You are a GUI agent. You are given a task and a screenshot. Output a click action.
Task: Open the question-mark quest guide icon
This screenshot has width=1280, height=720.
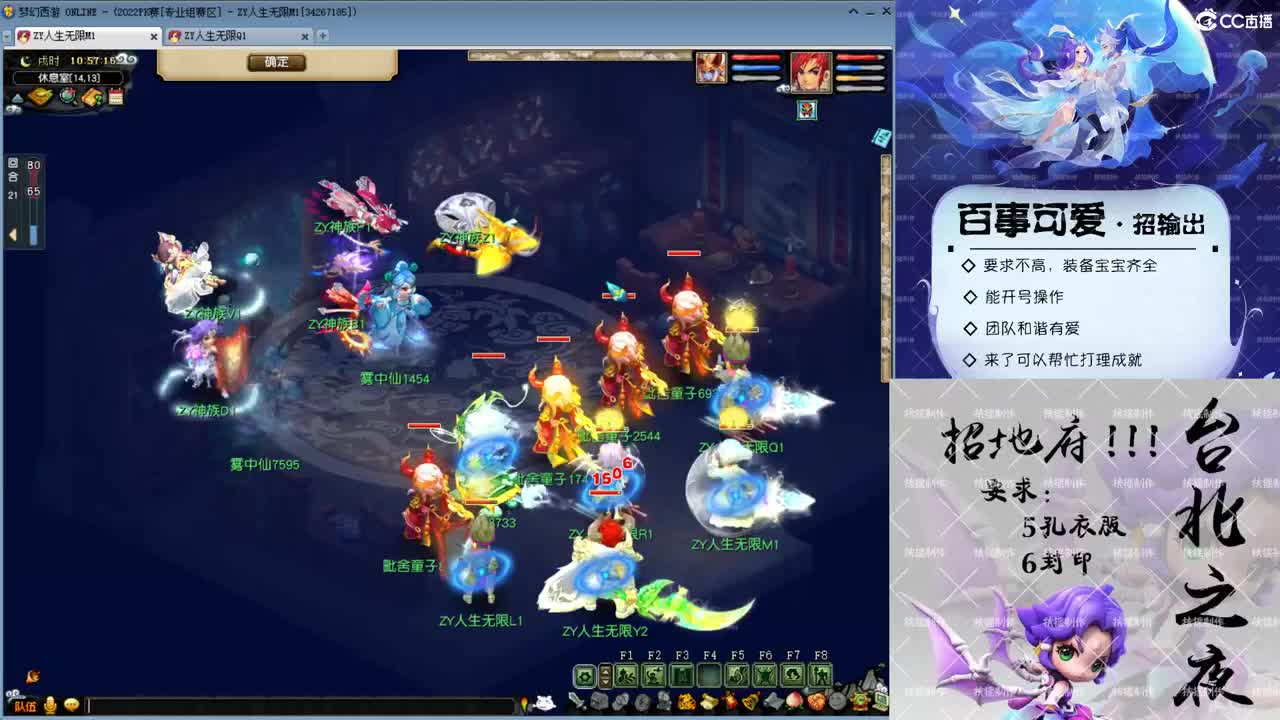click(90, 96)
